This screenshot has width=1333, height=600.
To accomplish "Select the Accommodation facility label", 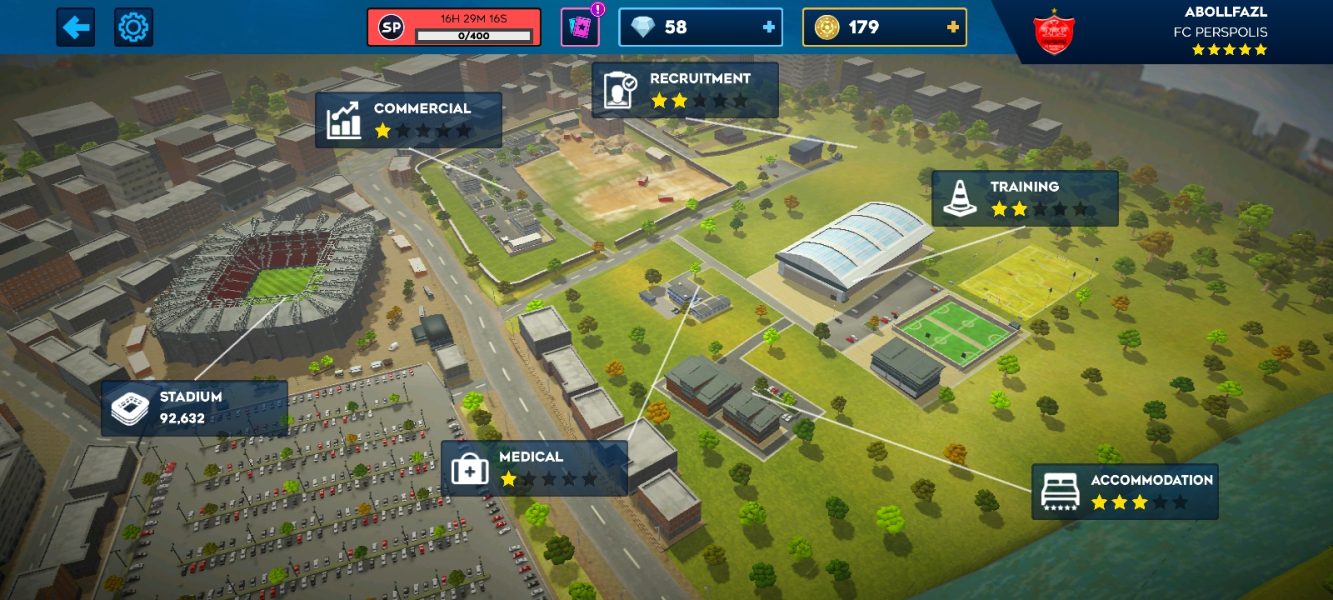I will [1125, 491].
